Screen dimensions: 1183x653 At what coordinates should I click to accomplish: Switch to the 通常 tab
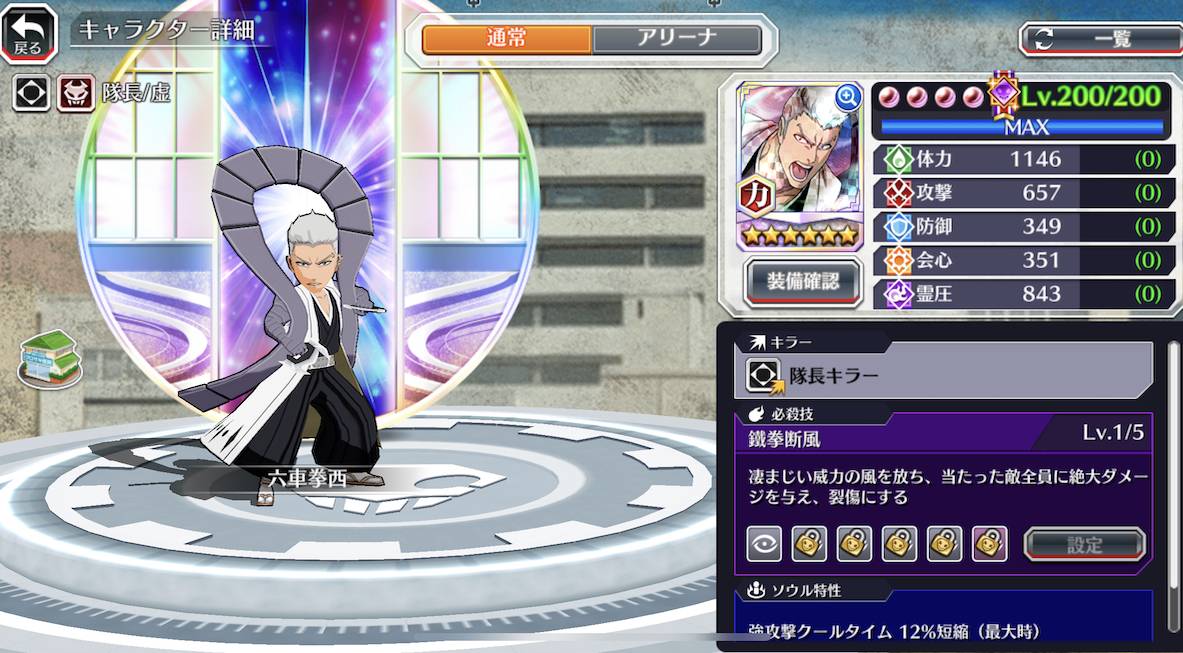507,39
